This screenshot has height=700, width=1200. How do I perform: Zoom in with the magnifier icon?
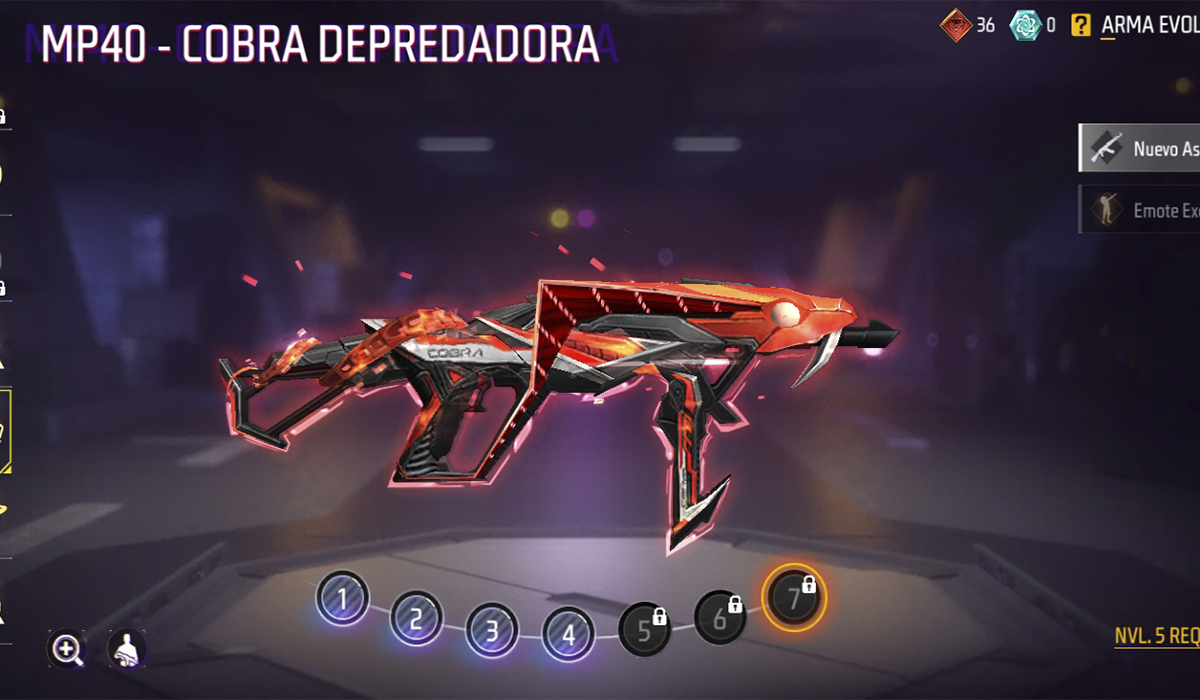67,649
